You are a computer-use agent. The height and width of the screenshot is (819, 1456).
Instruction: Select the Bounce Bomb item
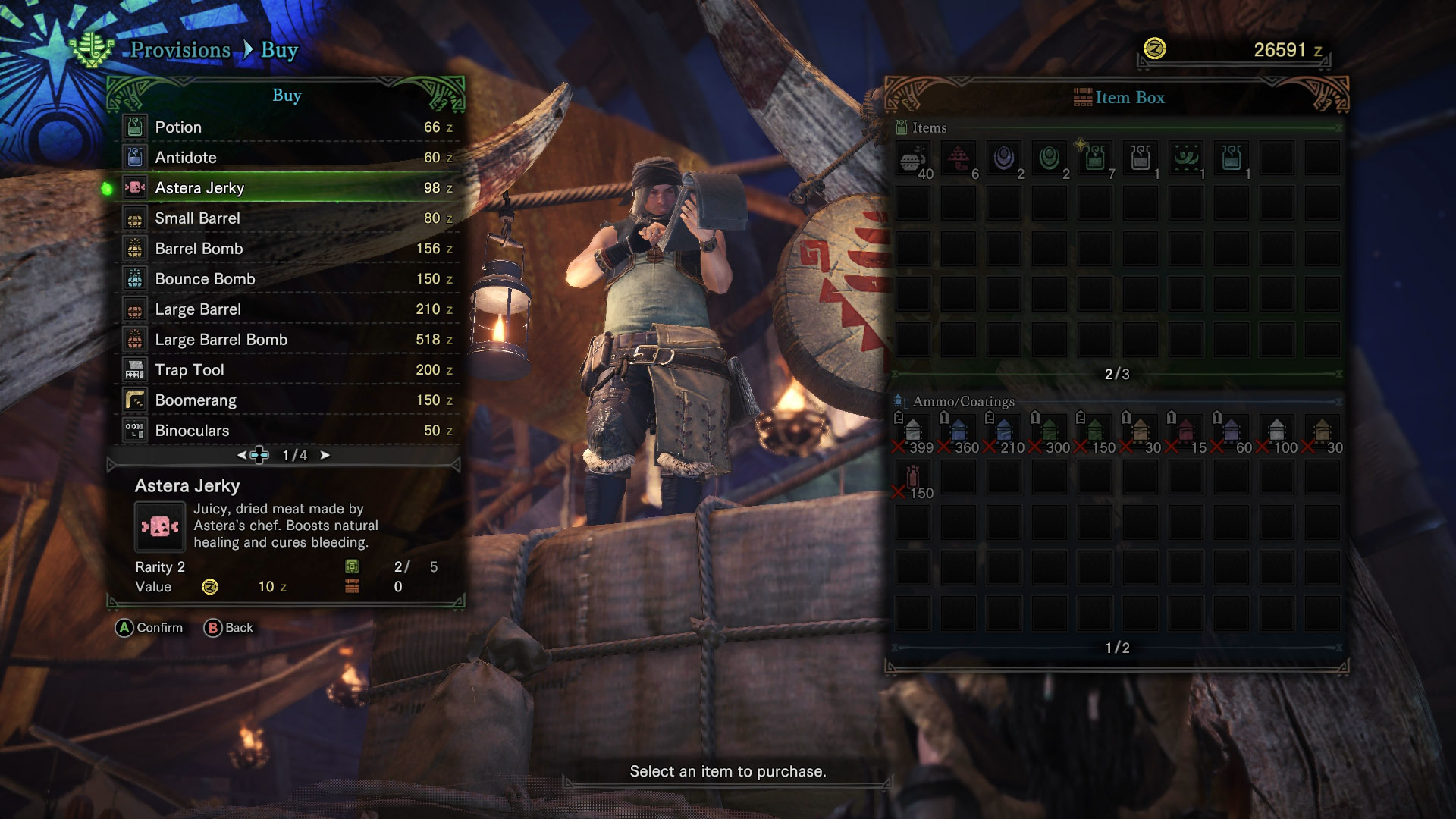(x=287, y=279)
